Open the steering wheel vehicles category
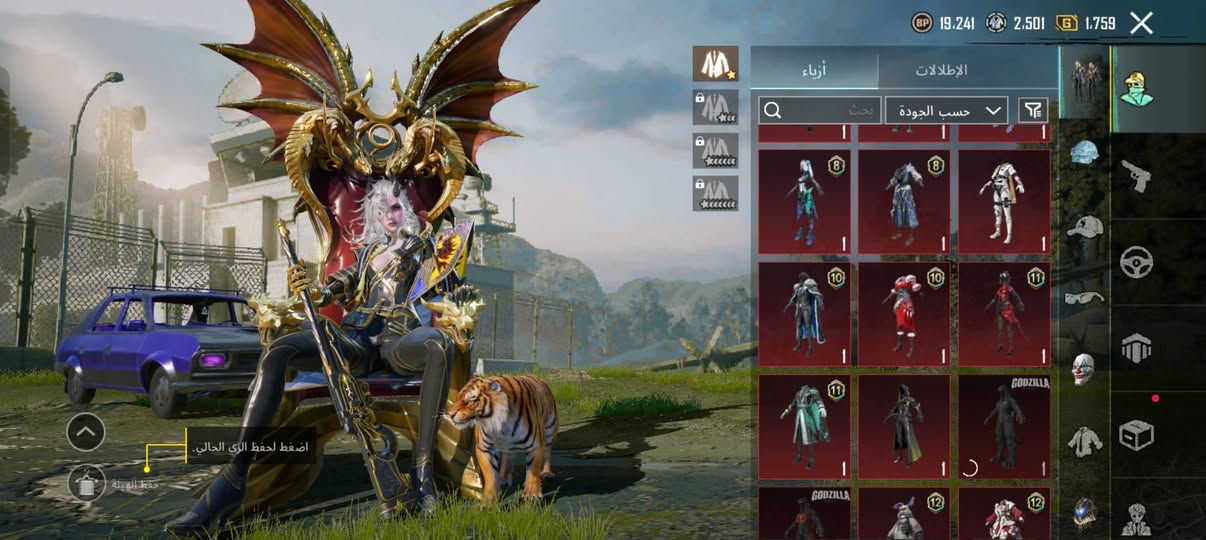Viewport: 1206px width, 540px height. (x=1136, y=262)
